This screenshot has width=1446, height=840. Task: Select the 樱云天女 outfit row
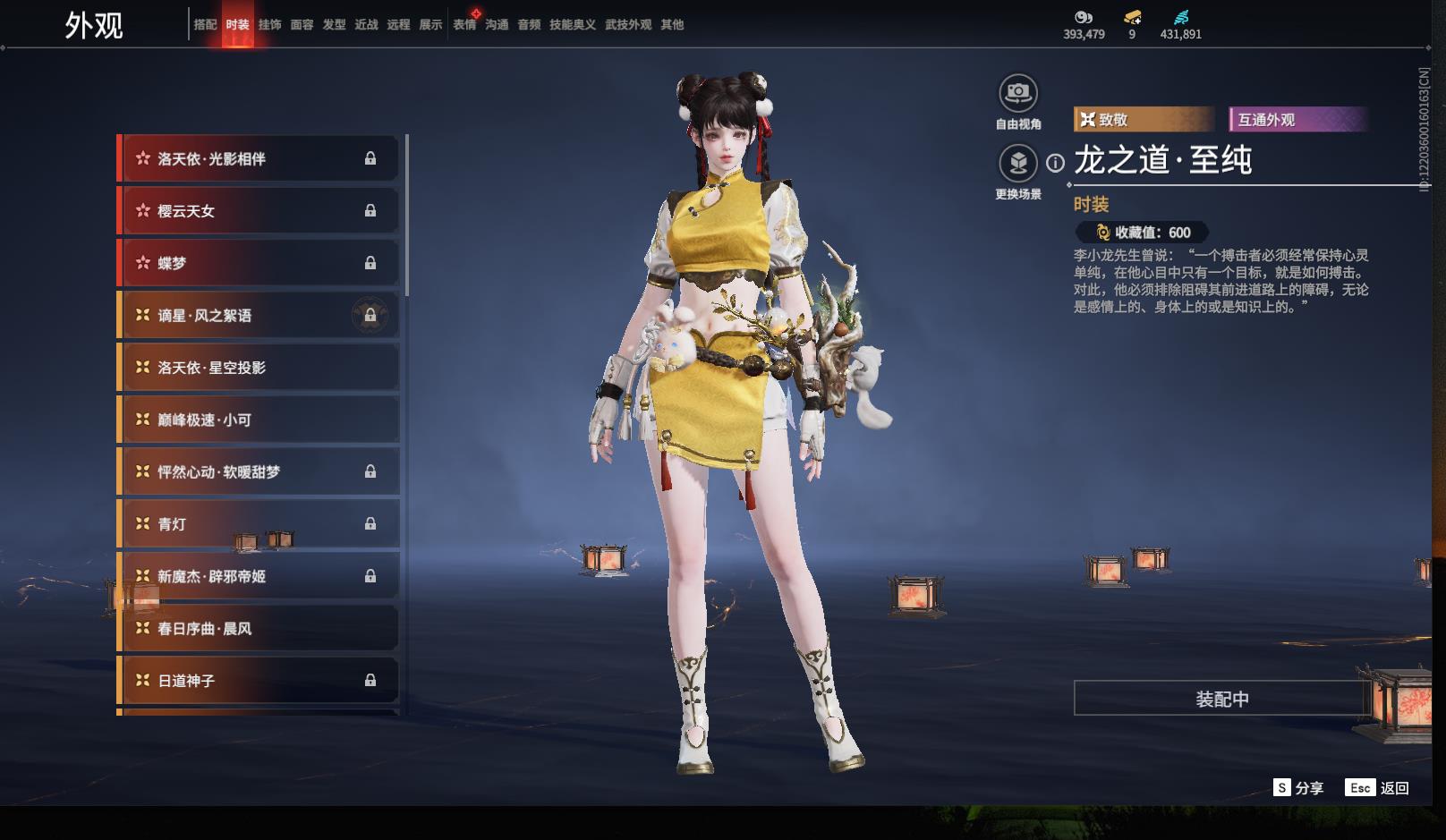(x=258, y=211)
